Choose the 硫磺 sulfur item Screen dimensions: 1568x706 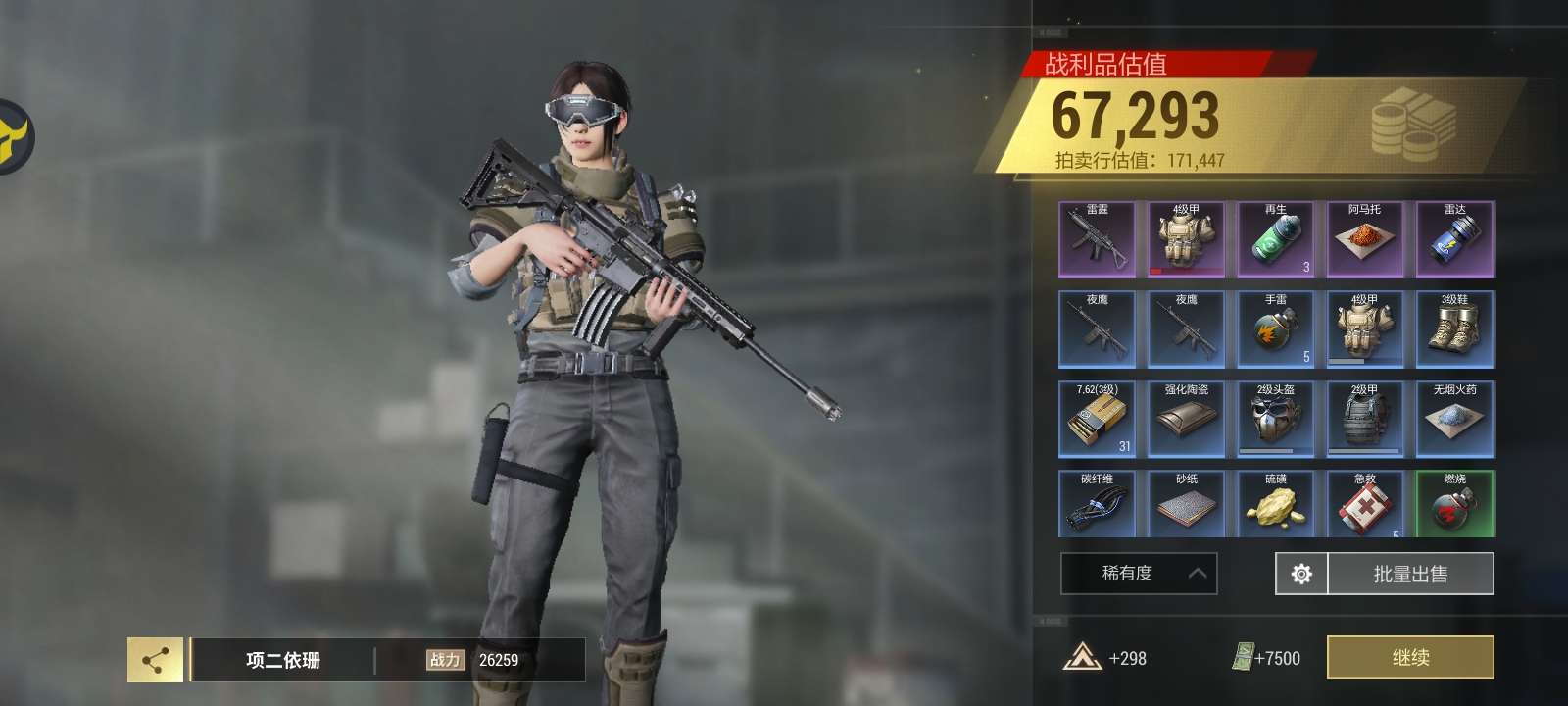(x=1276, y=504)
